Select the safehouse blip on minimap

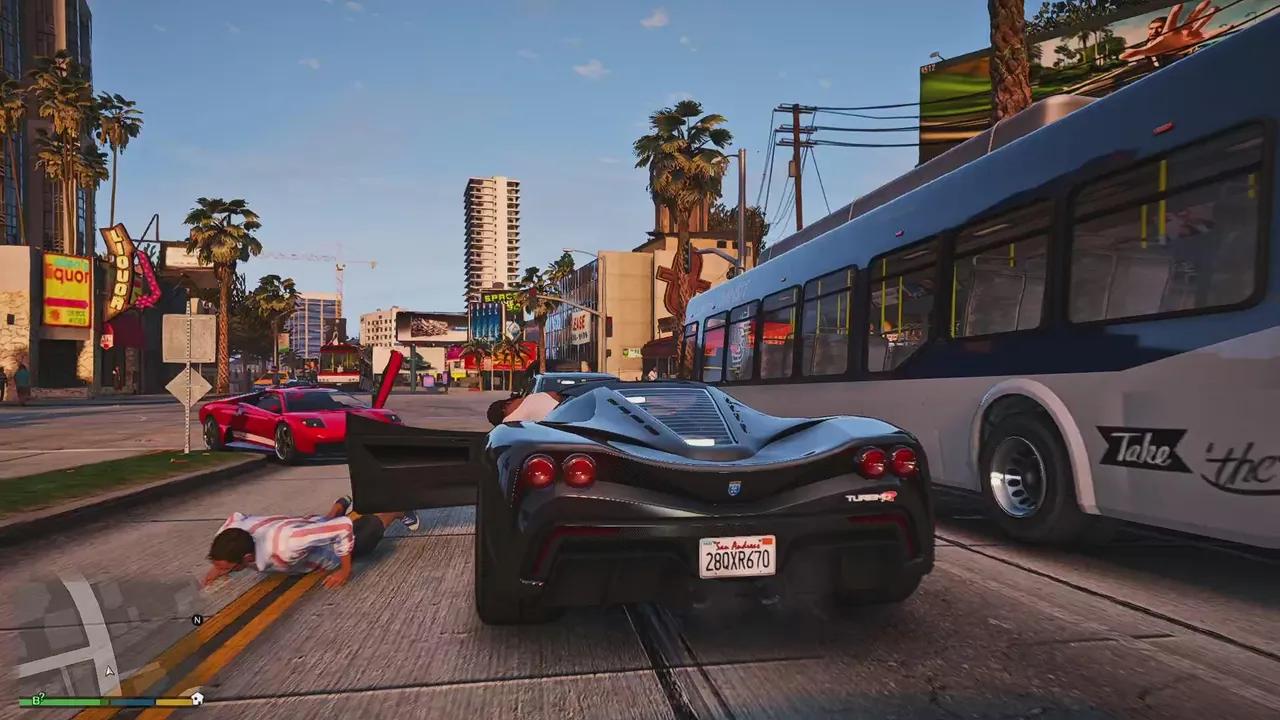tap(197, 698)
